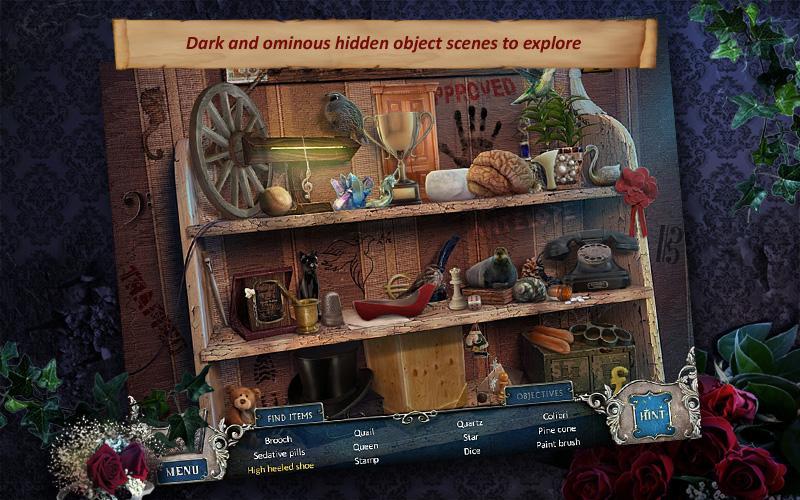Use the Hint button
800x500 pixels.
pyautogui.click(x=652, y=410)
